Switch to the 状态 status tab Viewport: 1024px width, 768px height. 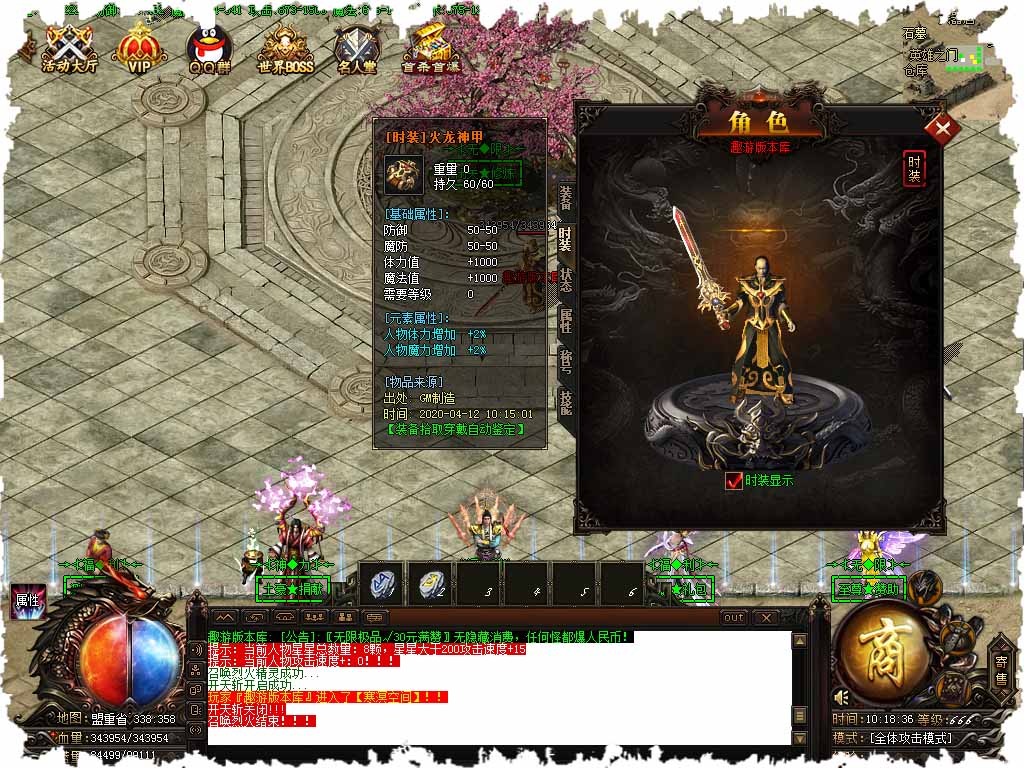pyautogui.click(x=566, y=281)
